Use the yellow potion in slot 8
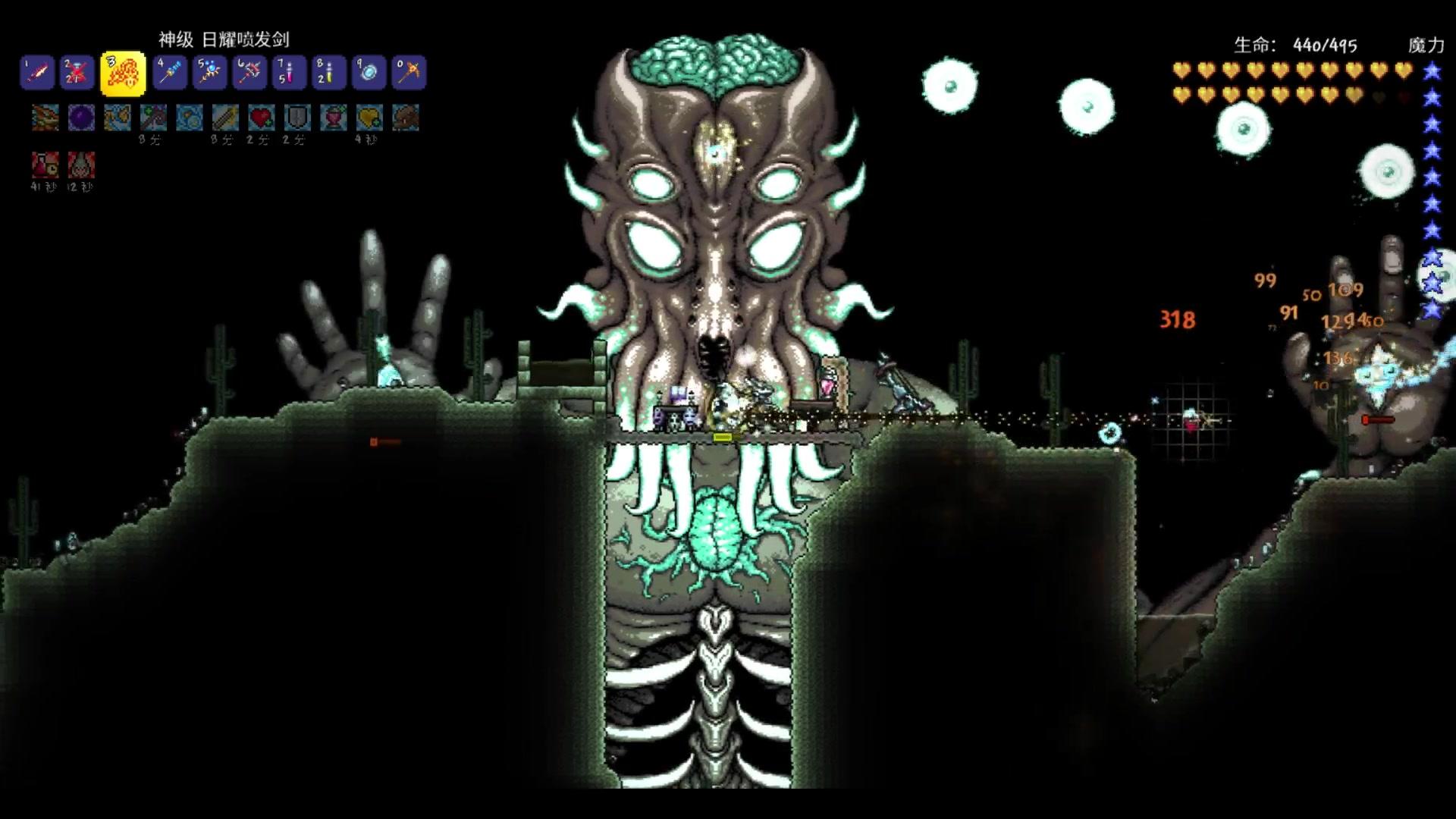 tap(328, 74)
